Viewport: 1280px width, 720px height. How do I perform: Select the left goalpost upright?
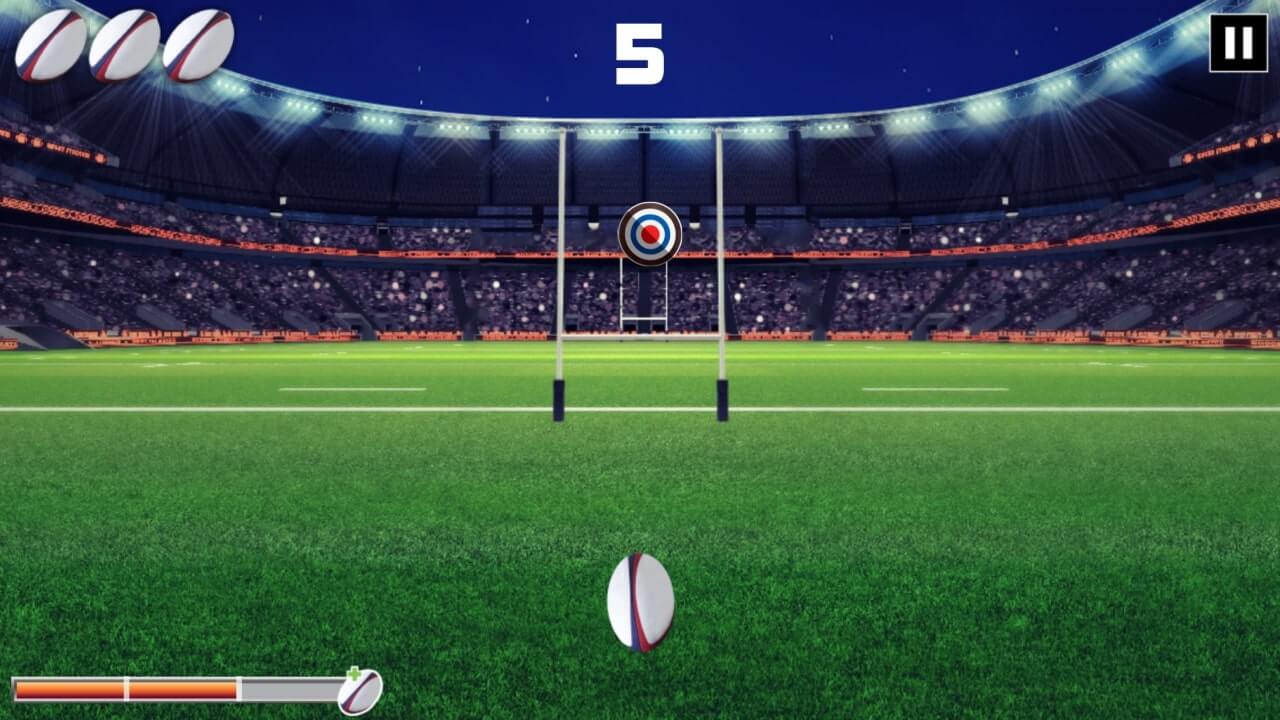(560, 300)
